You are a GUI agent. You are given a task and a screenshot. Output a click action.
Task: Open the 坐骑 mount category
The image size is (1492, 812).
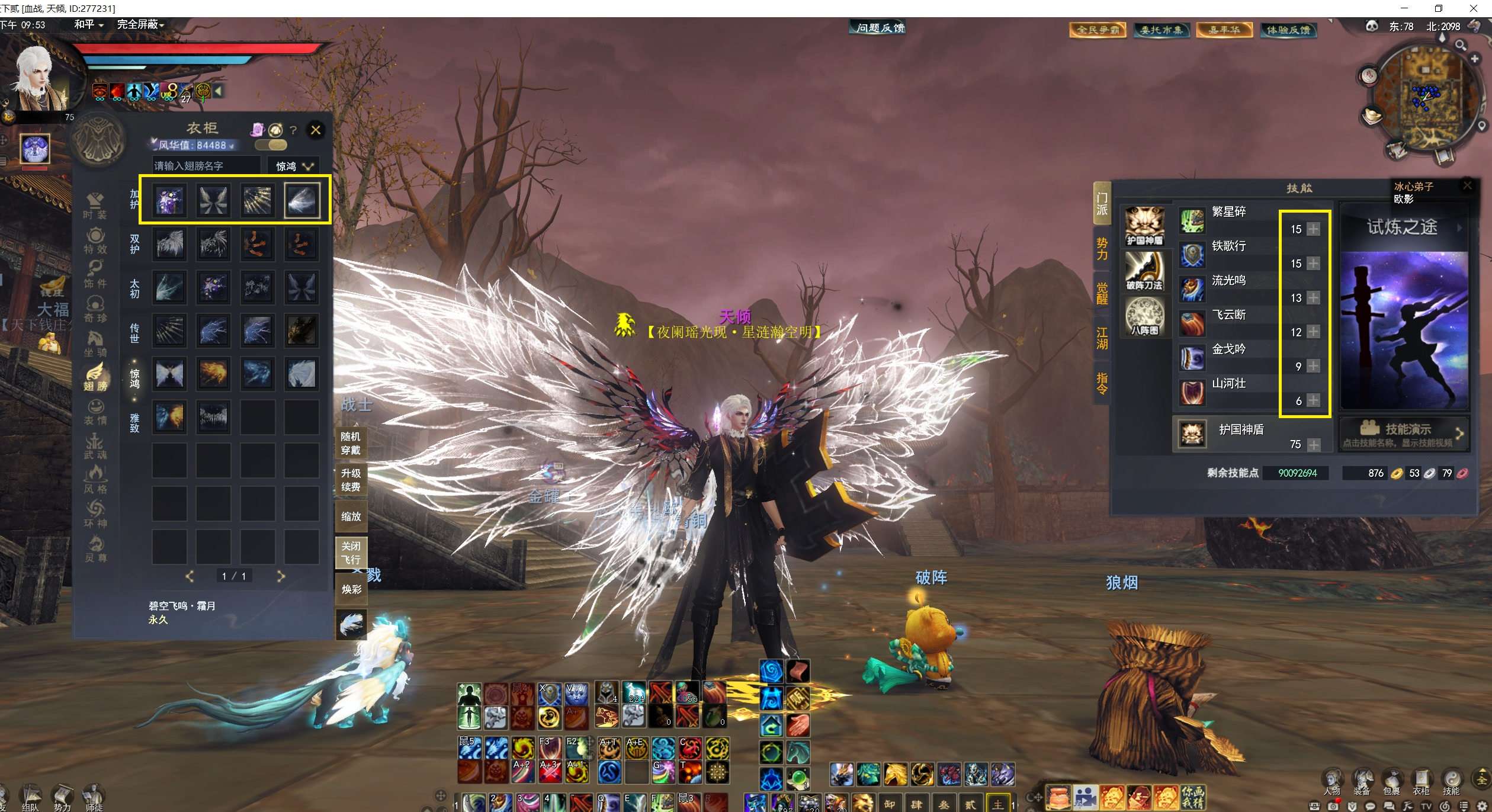(x=95, y=344)
